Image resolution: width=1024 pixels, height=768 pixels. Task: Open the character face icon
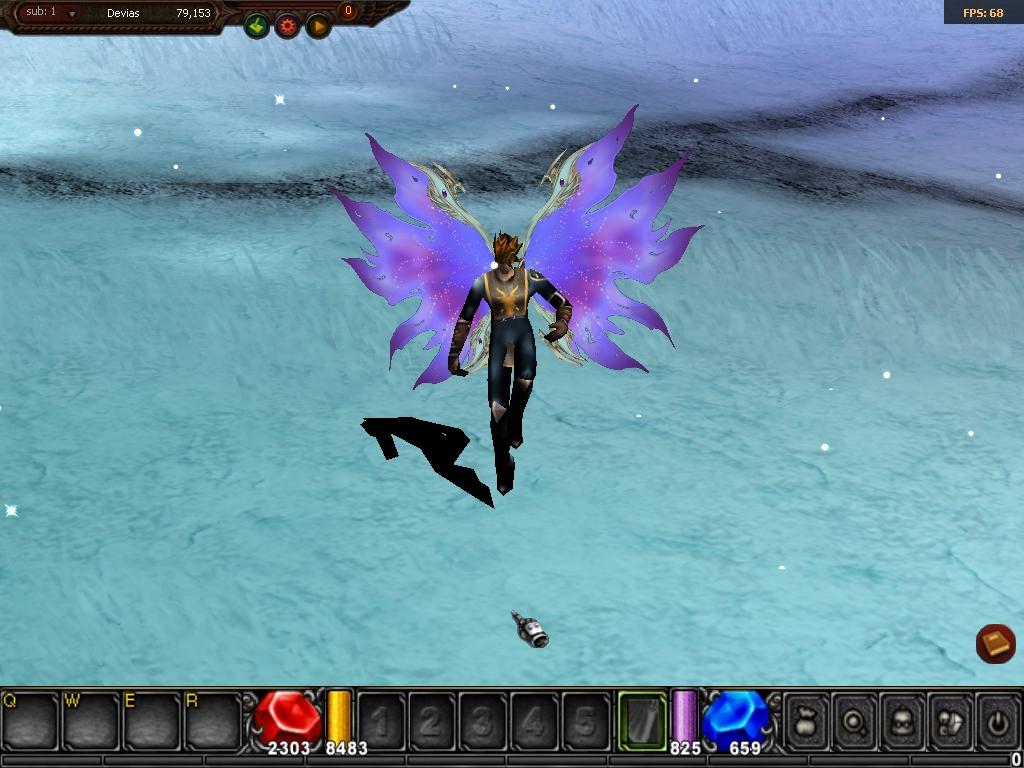903,721
